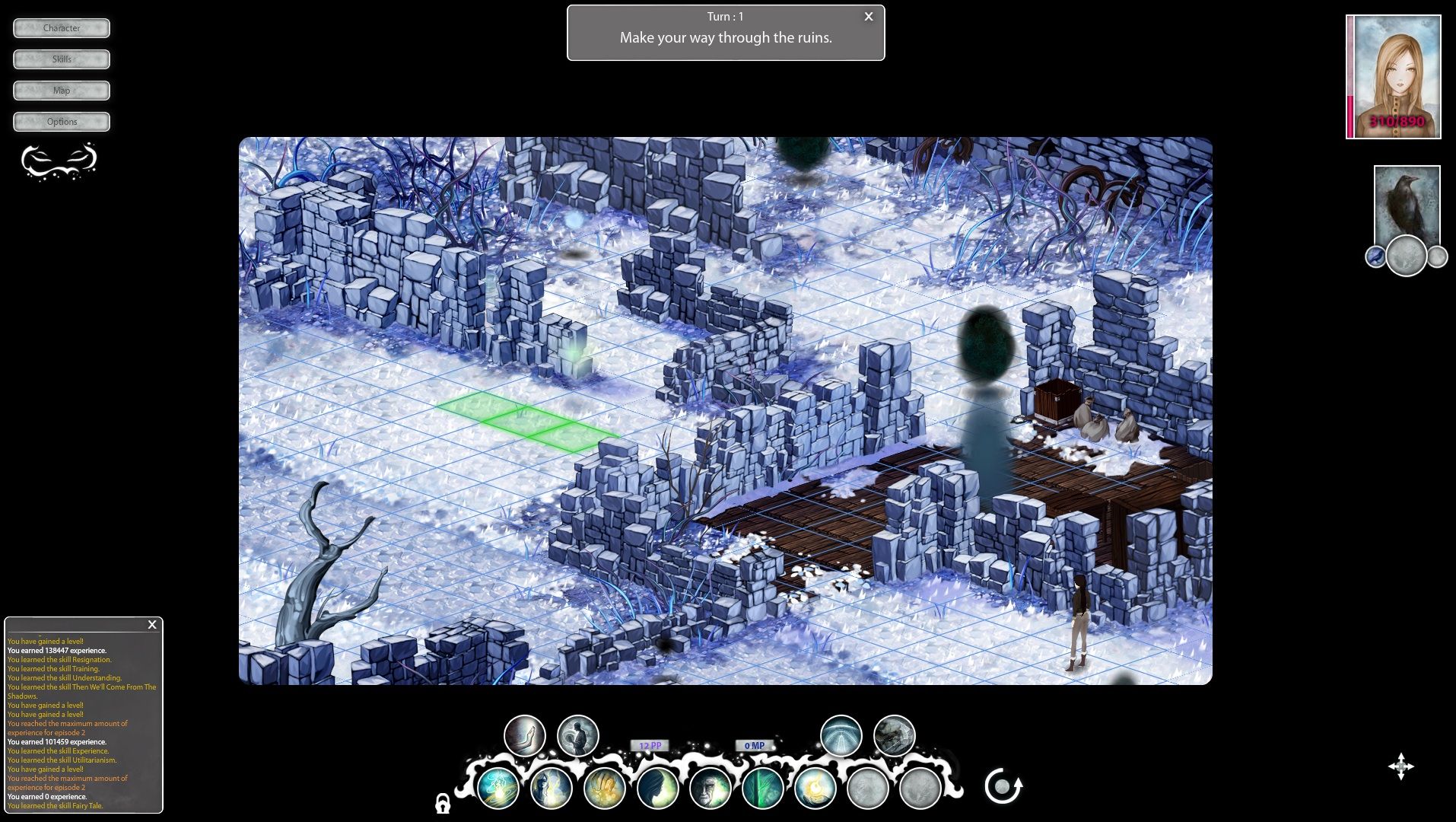
Task: Open the Options menu
Action: (x=61, y=121)
